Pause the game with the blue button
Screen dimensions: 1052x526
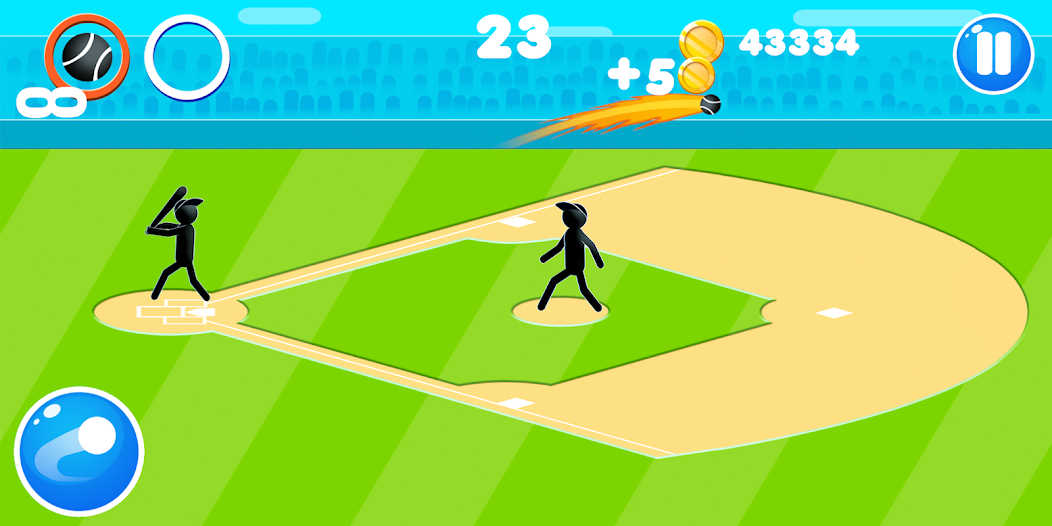click(x=992, y=54)
